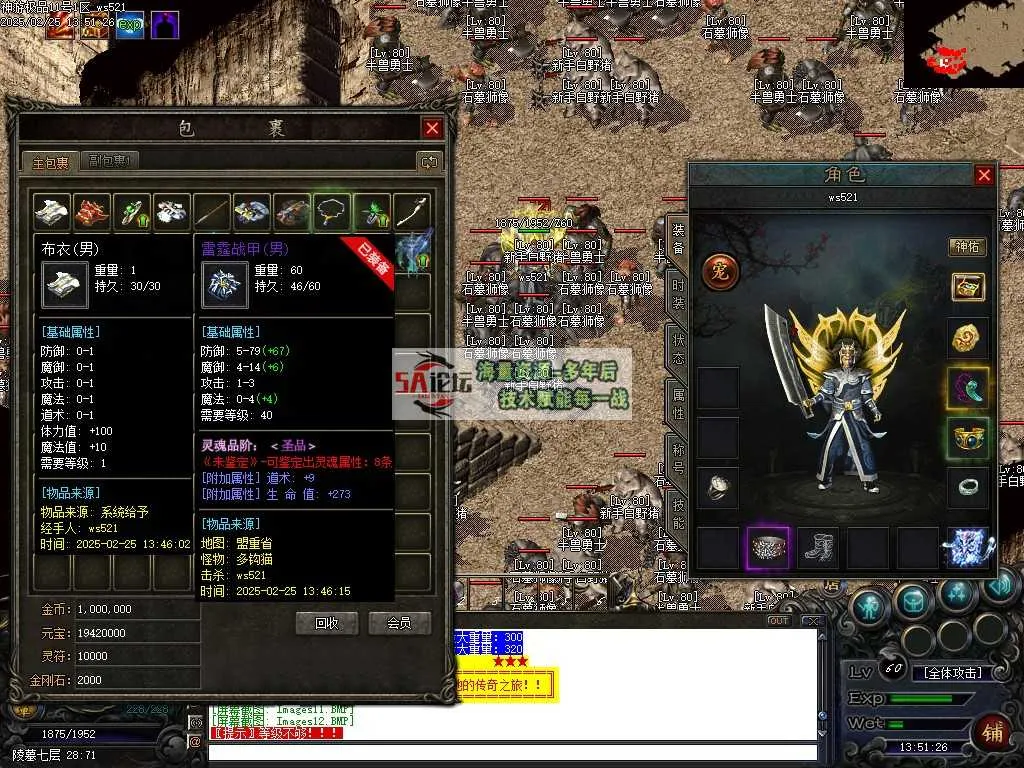Select the necklace item in bag

332,211
